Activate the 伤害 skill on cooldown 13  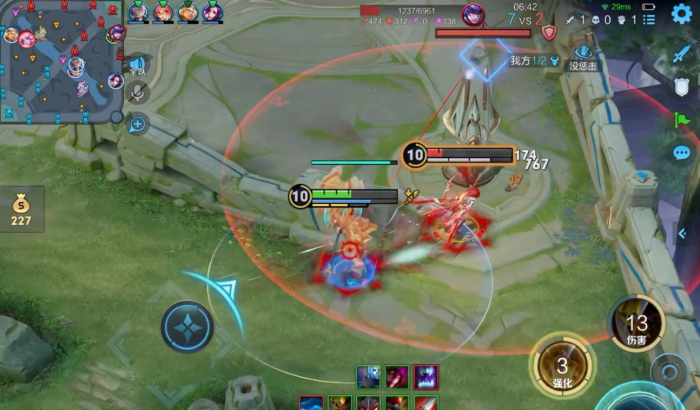[x=637, y=326]
